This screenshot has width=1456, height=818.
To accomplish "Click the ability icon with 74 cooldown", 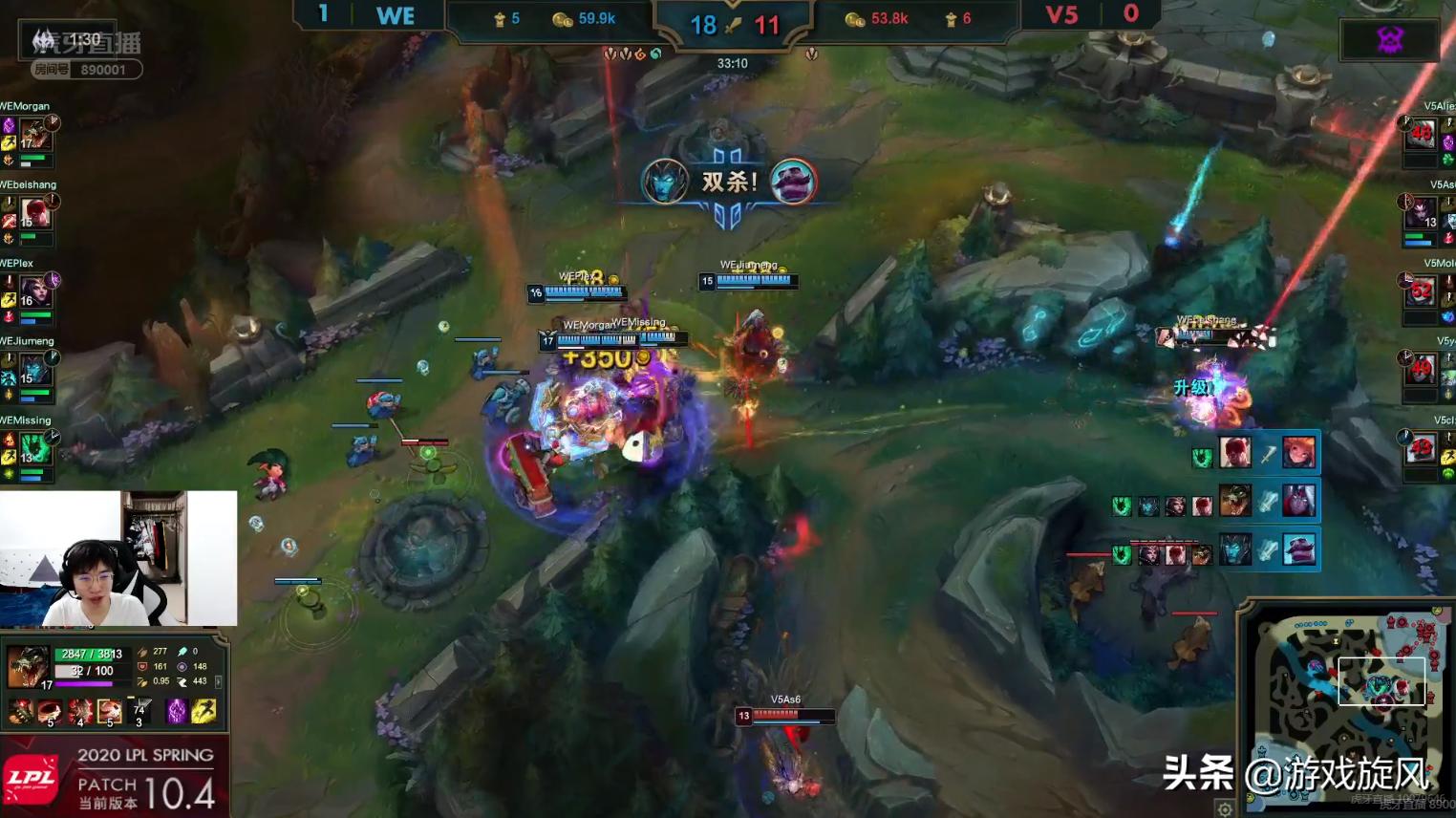I will coord(139,710).
